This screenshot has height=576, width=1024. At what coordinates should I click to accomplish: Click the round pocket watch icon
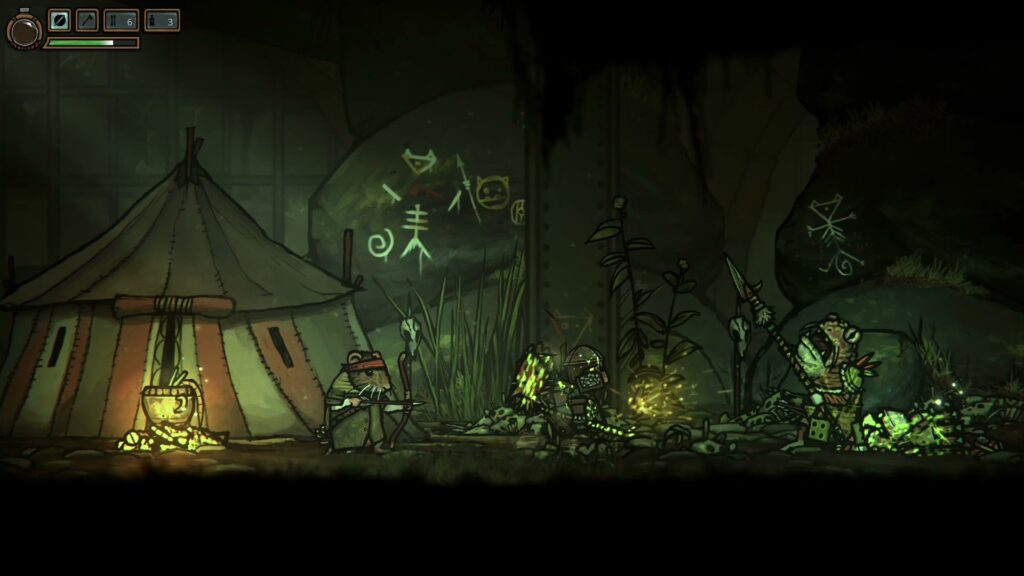[x=23, y=30]
